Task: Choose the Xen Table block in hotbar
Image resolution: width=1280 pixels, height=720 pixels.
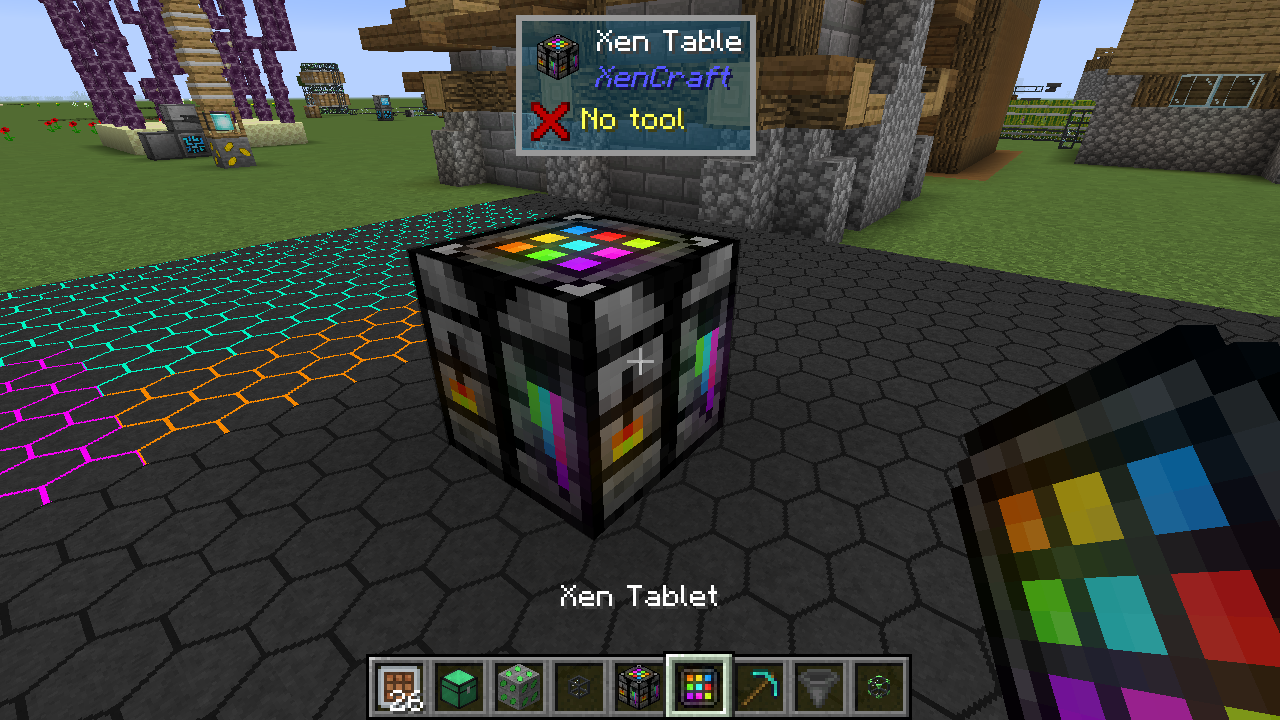Action: (640, 686)
